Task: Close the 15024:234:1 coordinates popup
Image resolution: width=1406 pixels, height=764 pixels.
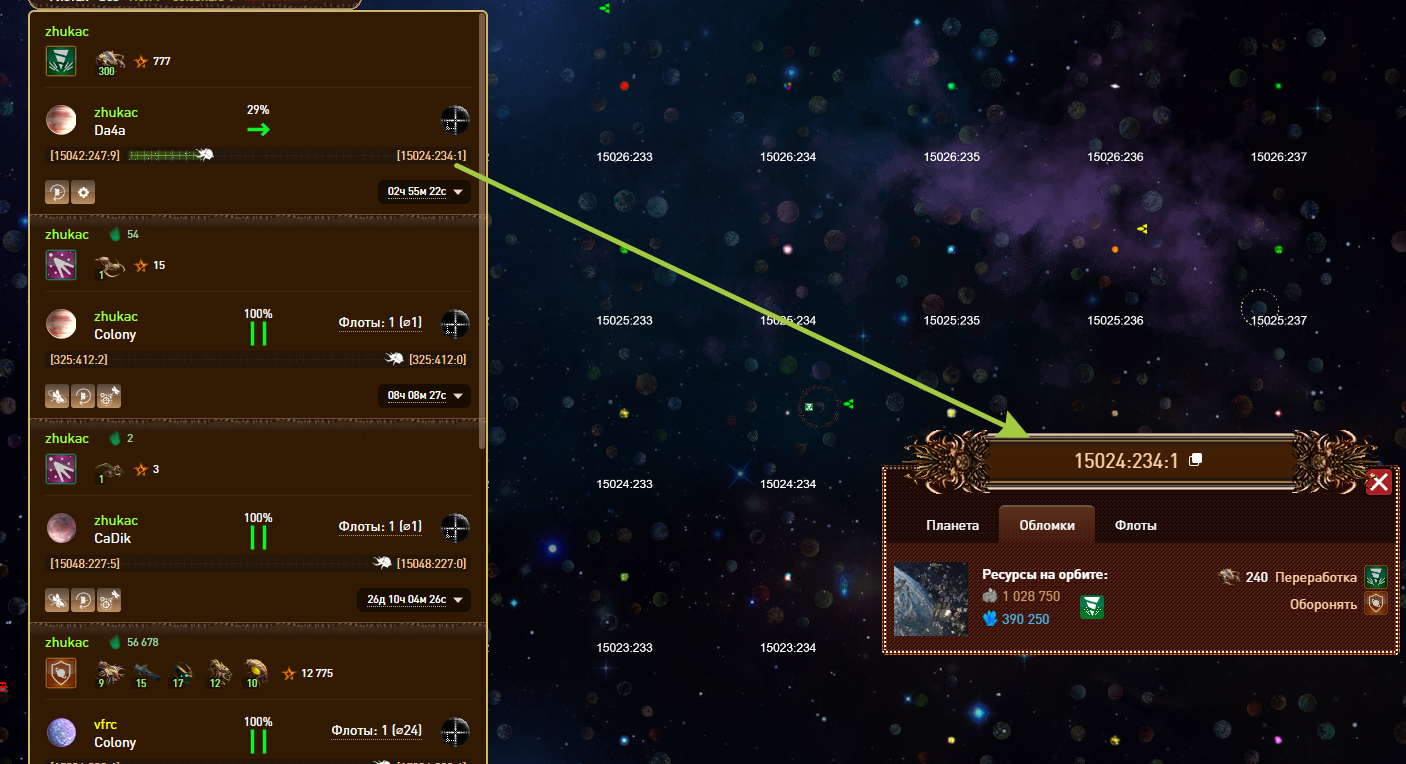Action: (1379, 483)
